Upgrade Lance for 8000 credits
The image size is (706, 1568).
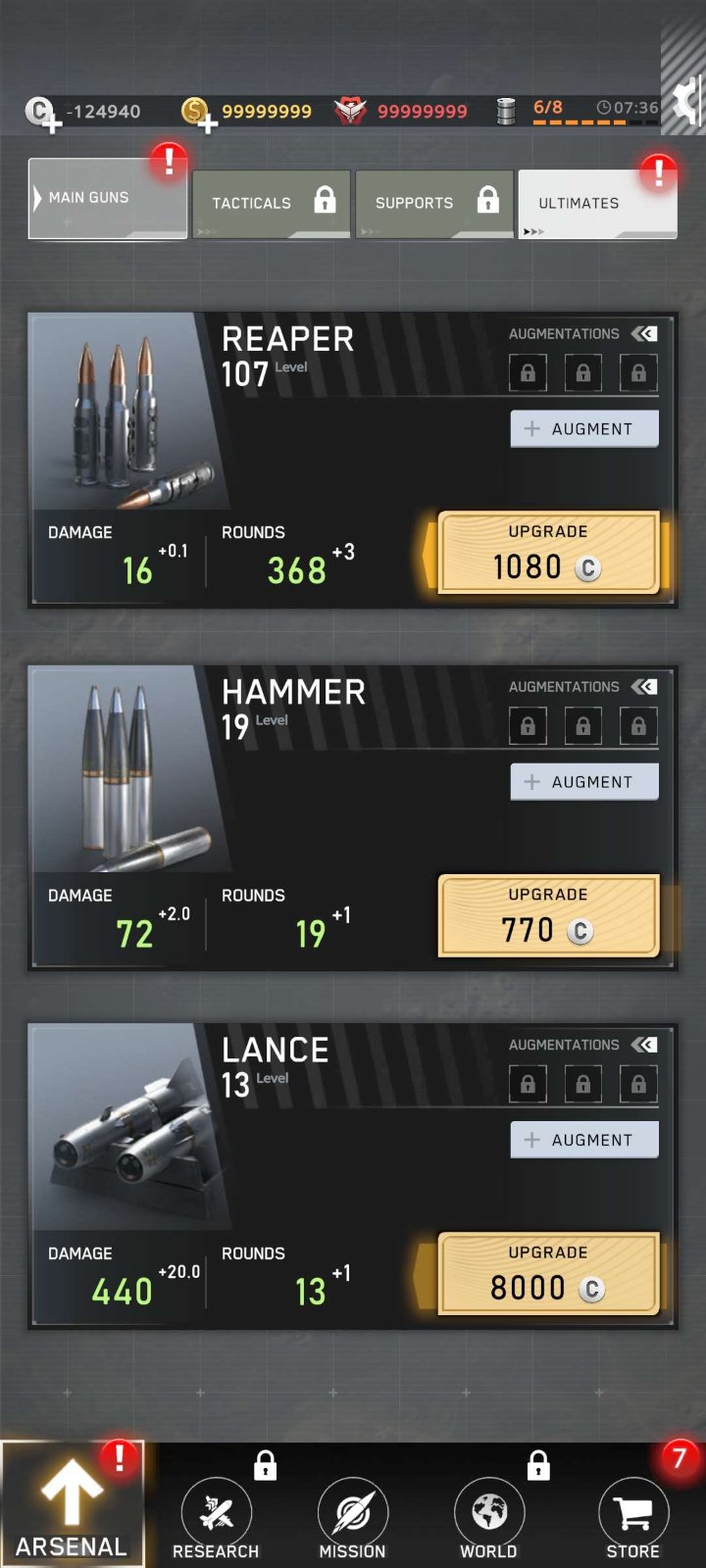click(x=548, y=1273)
